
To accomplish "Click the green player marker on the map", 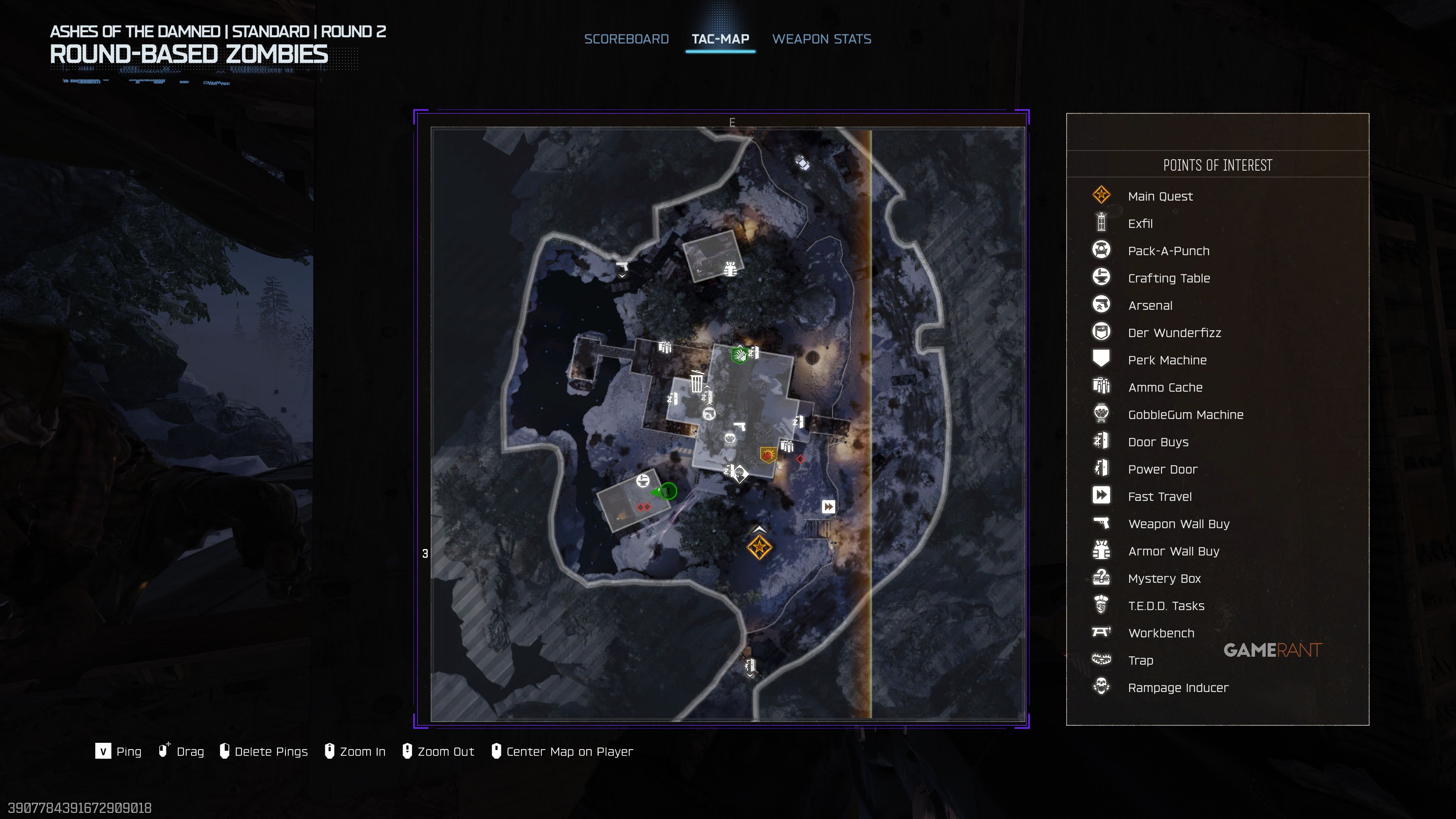I will pyautogui.click(x=668, y=491).
